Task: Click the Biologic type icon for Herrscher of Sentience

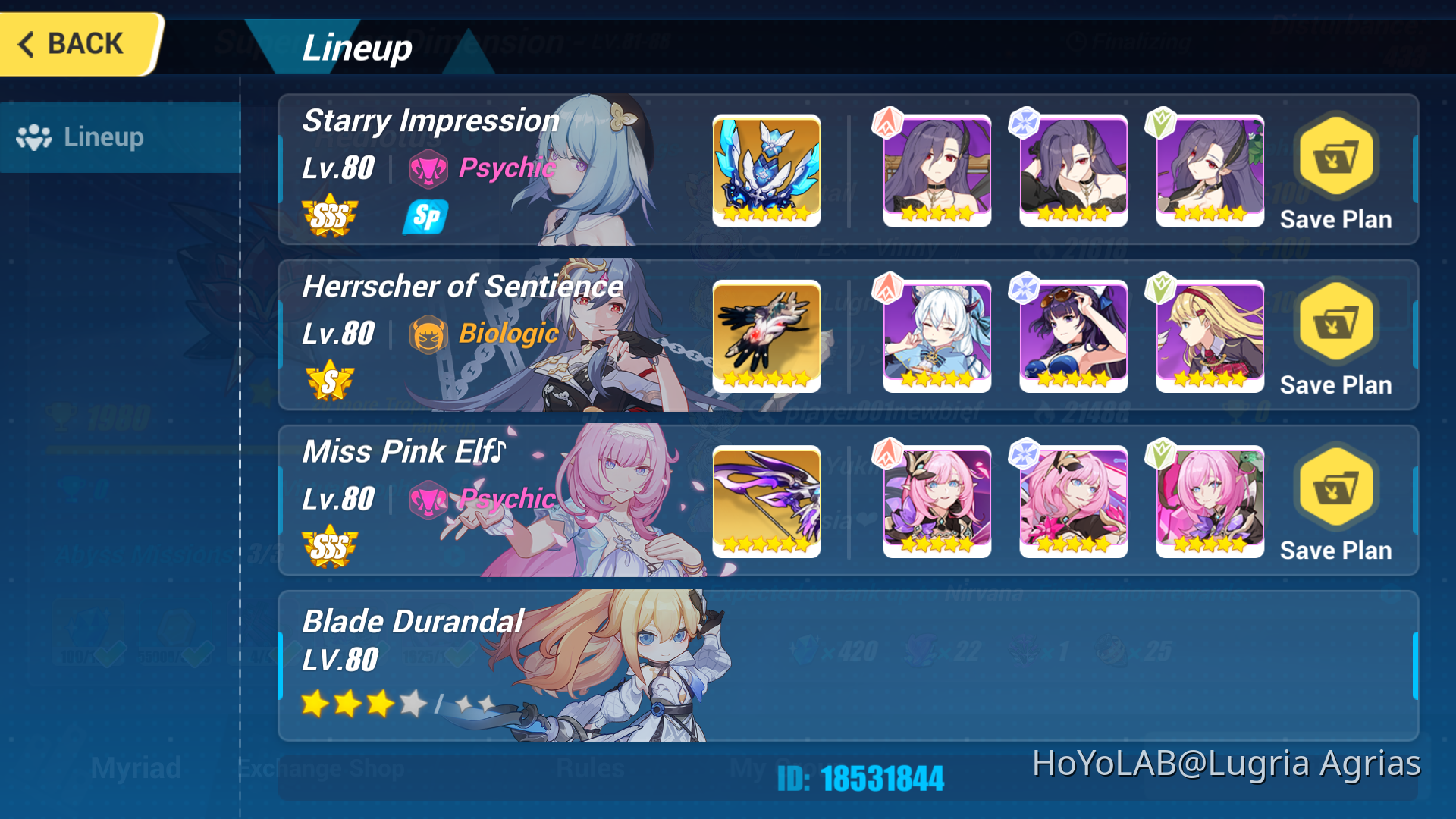Action: [x=430, y=334]
